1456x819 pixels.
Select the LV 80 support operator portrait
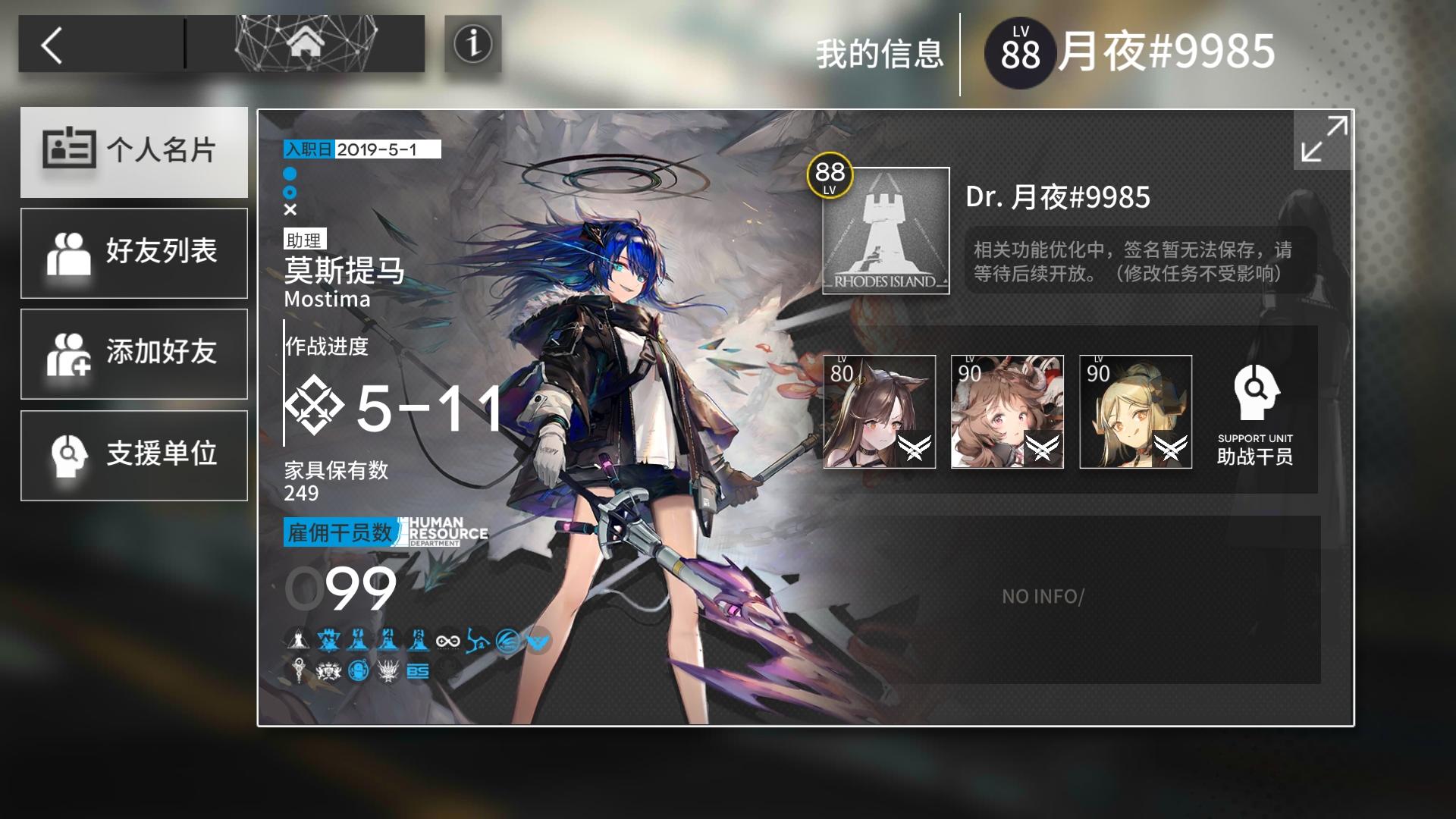[880, 411]
